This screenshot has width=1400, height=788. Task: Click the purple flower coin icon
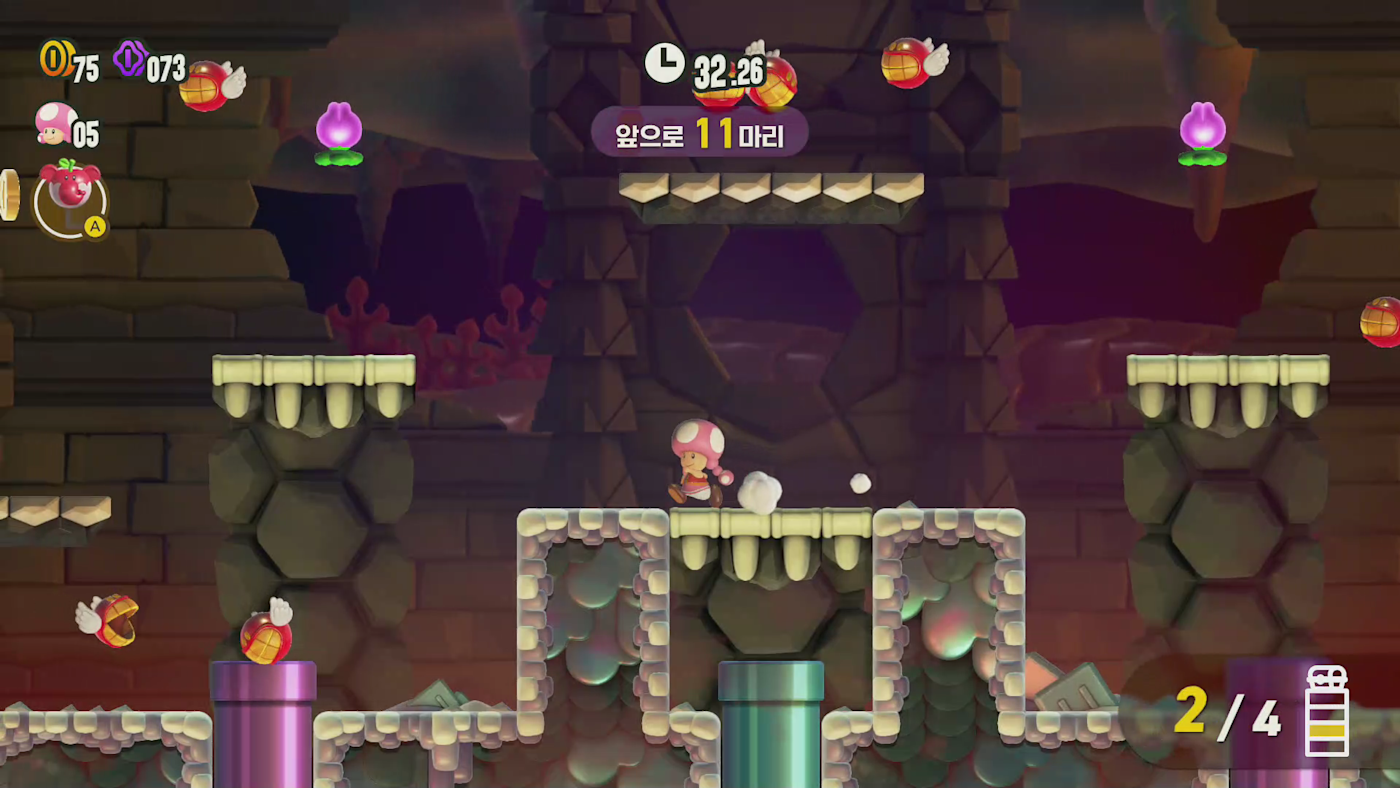[130, 59]
